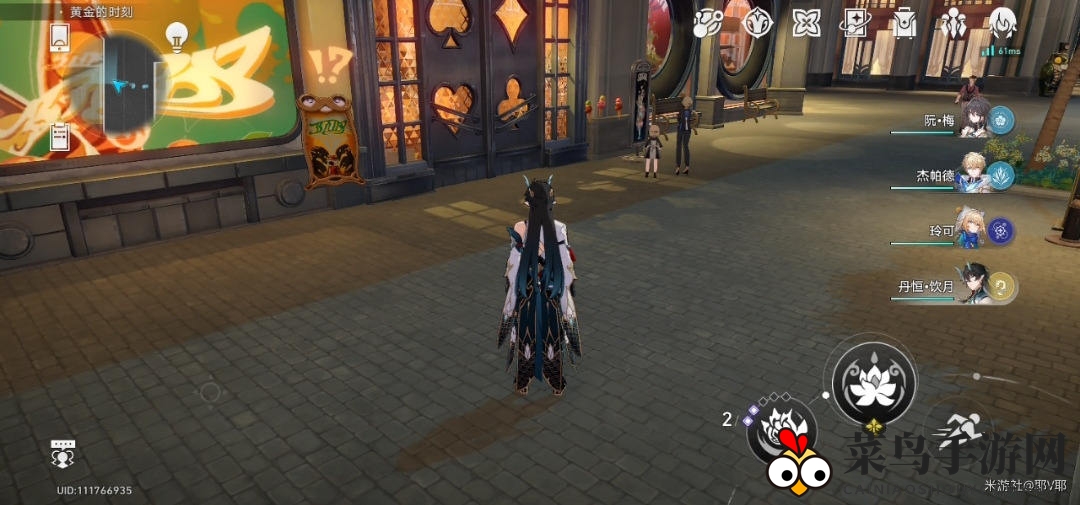Open the chat bubble icon above UID
Image resolution: width=1080 pixels, height=505 pixels.
click(63, 454)
